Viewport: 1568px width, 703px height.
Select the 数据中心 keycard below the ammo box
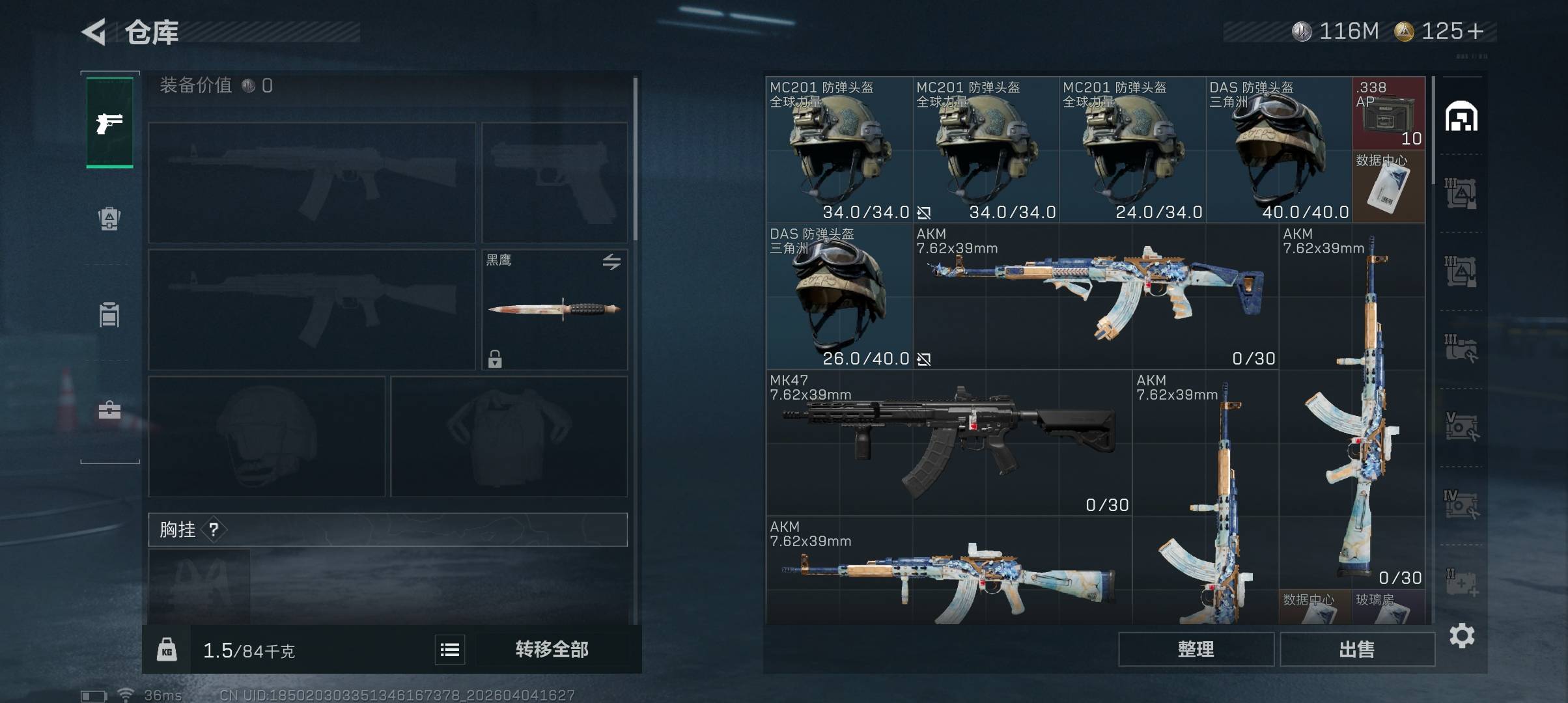(1388, 187)
